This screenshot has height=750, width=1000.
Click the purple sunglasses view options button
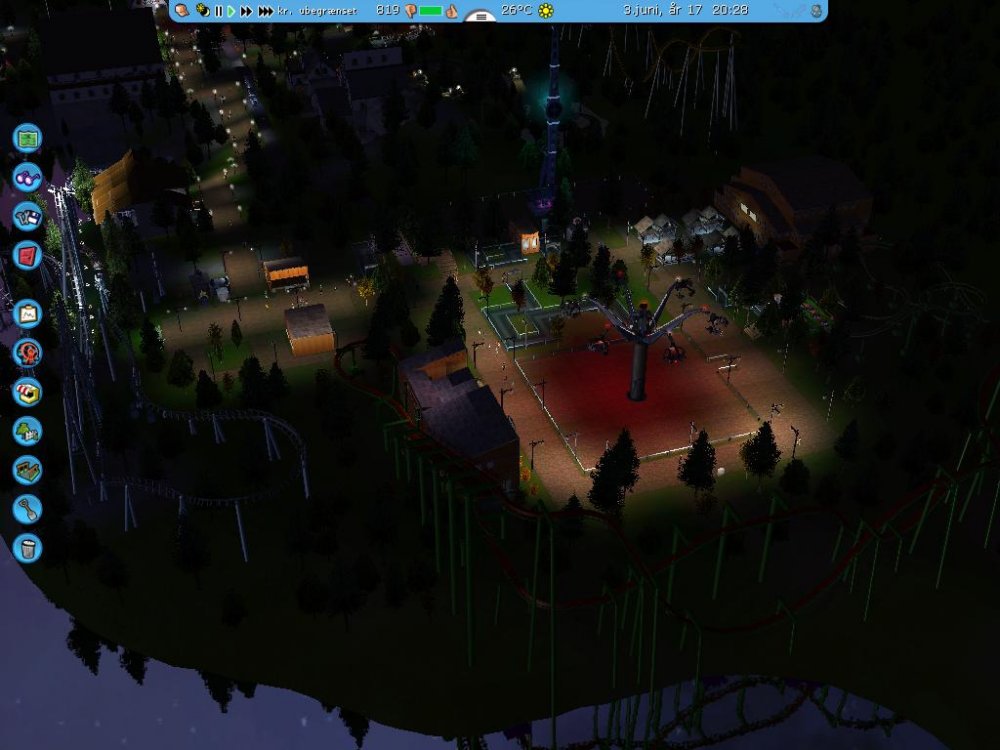(x=27, y=176)
